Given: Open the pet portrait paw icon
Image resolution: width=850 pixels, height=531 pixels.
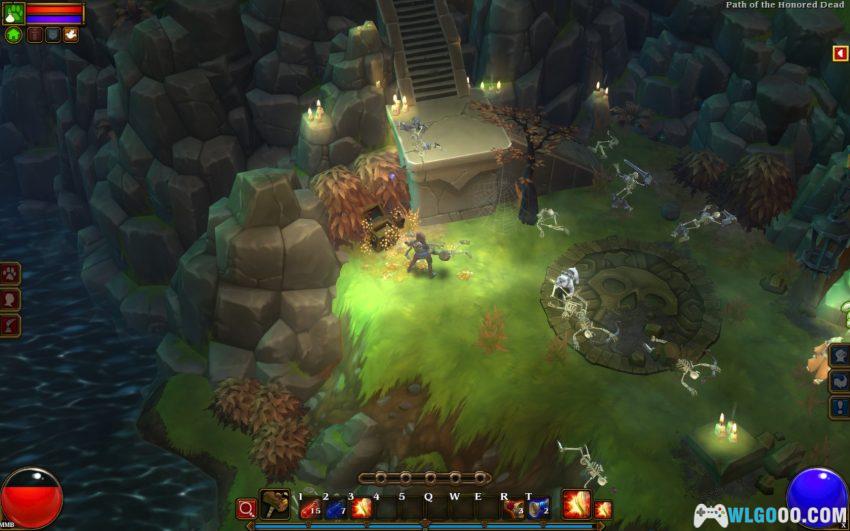Looking at the screenshot, I should click(x=13, y=14).
